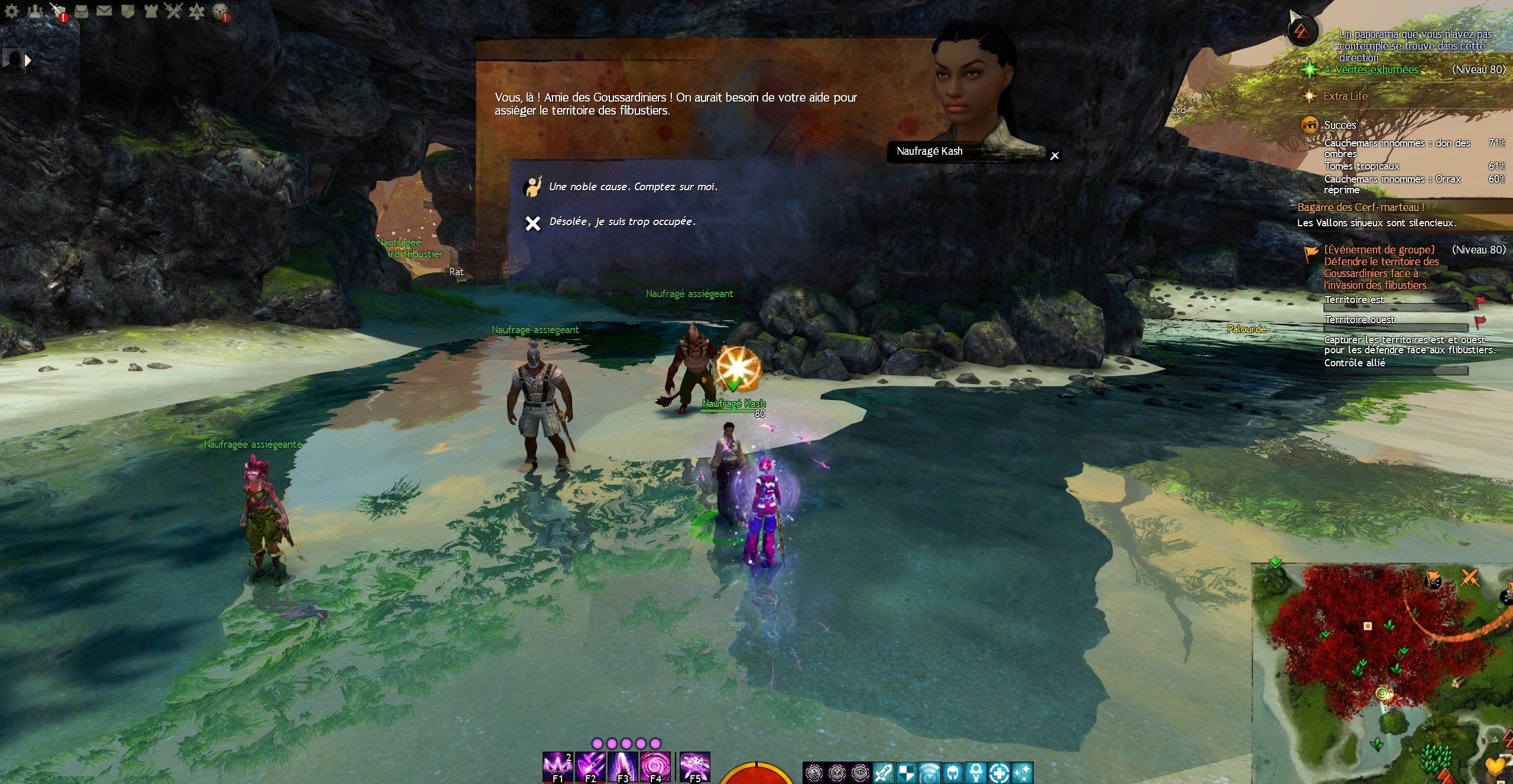Viewport: 1513px width, 784px height.
Task: Open the guild shield icon
Action: 128,11
